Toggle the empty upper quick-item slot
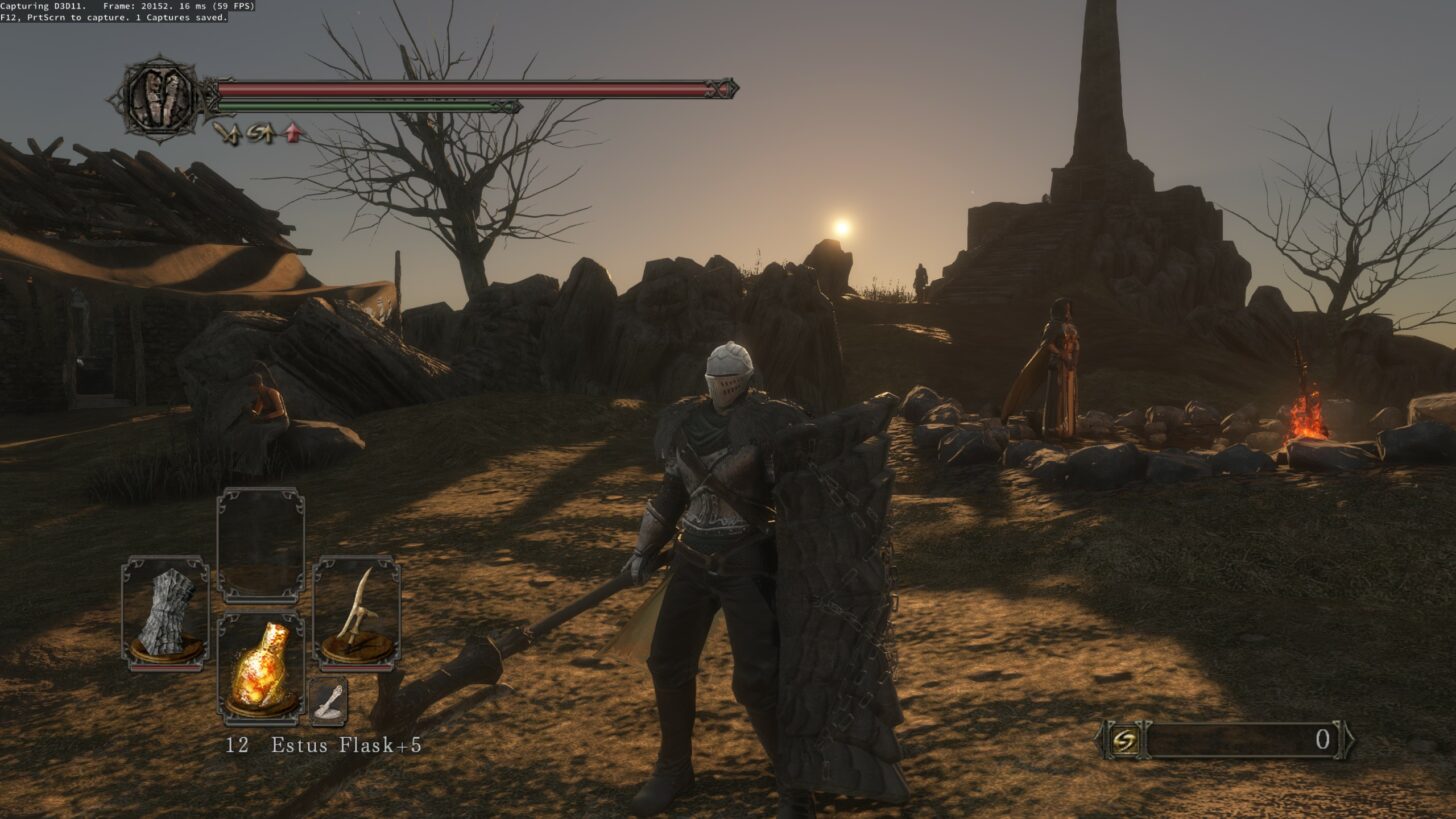Viewport: 1456px width, 819px height. pos(262,547)
